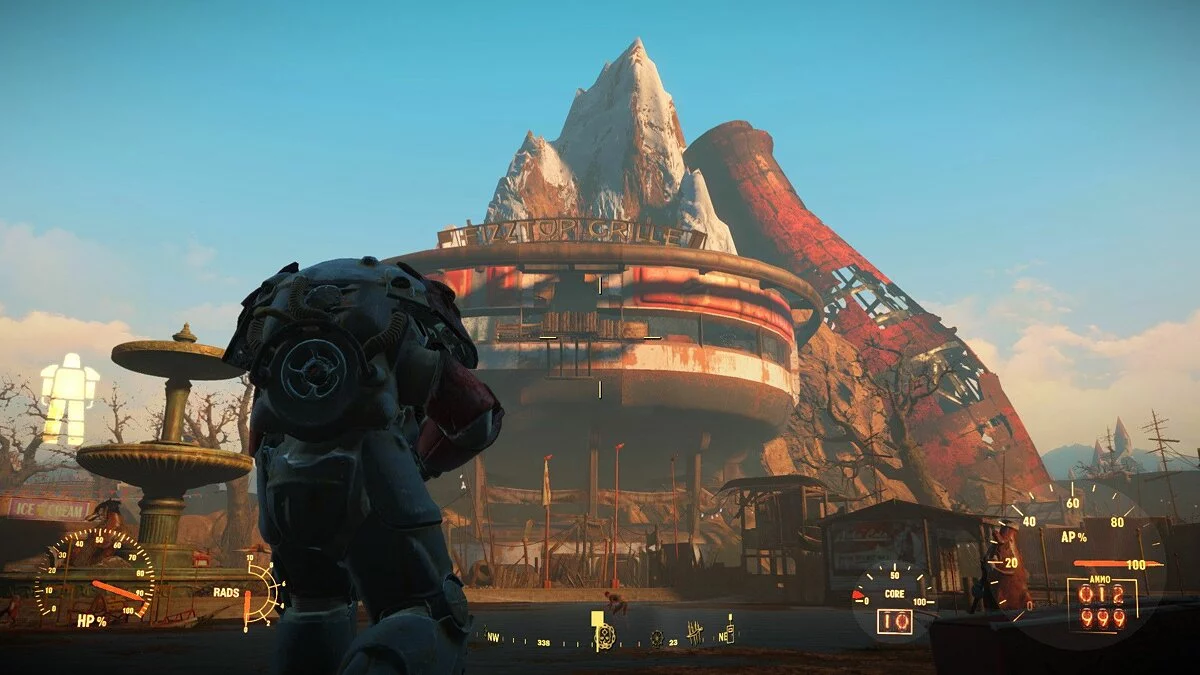Click the tally-marks location marker on compass
The width and height of the screenshot is (1200, 675).
point(695,632)
